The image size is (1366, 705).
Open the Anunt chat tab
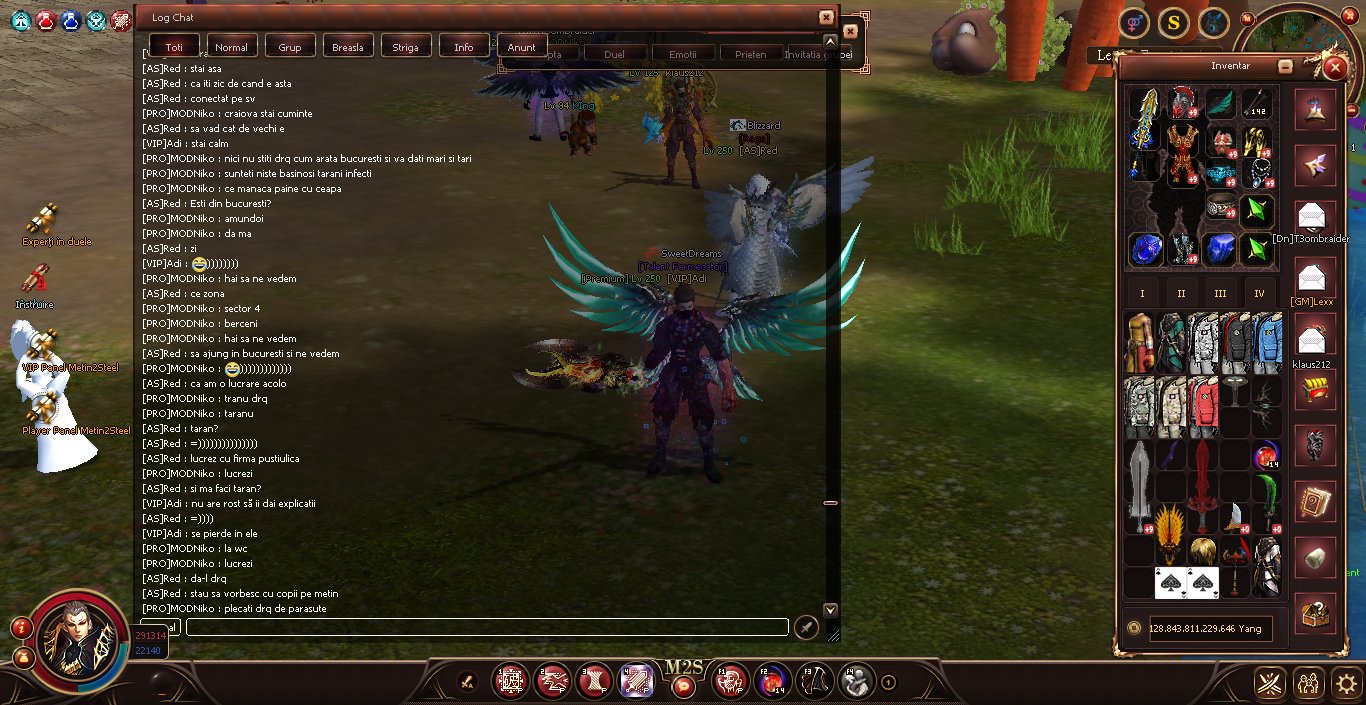pyautogui.click(x=522, y=47)
